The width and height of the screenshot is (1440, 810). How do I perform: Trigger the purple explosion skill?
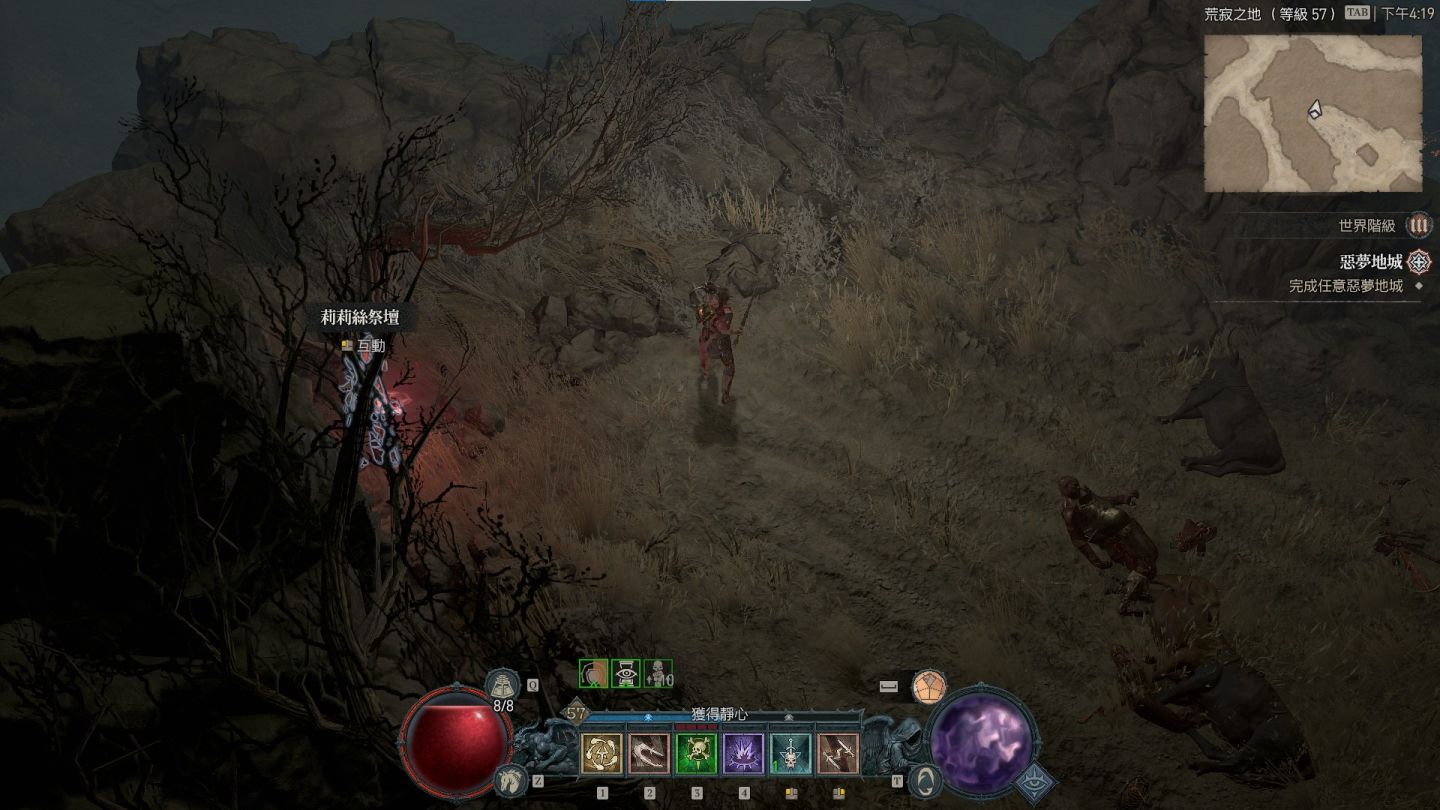pyautogui.click(x=743, y=754)
